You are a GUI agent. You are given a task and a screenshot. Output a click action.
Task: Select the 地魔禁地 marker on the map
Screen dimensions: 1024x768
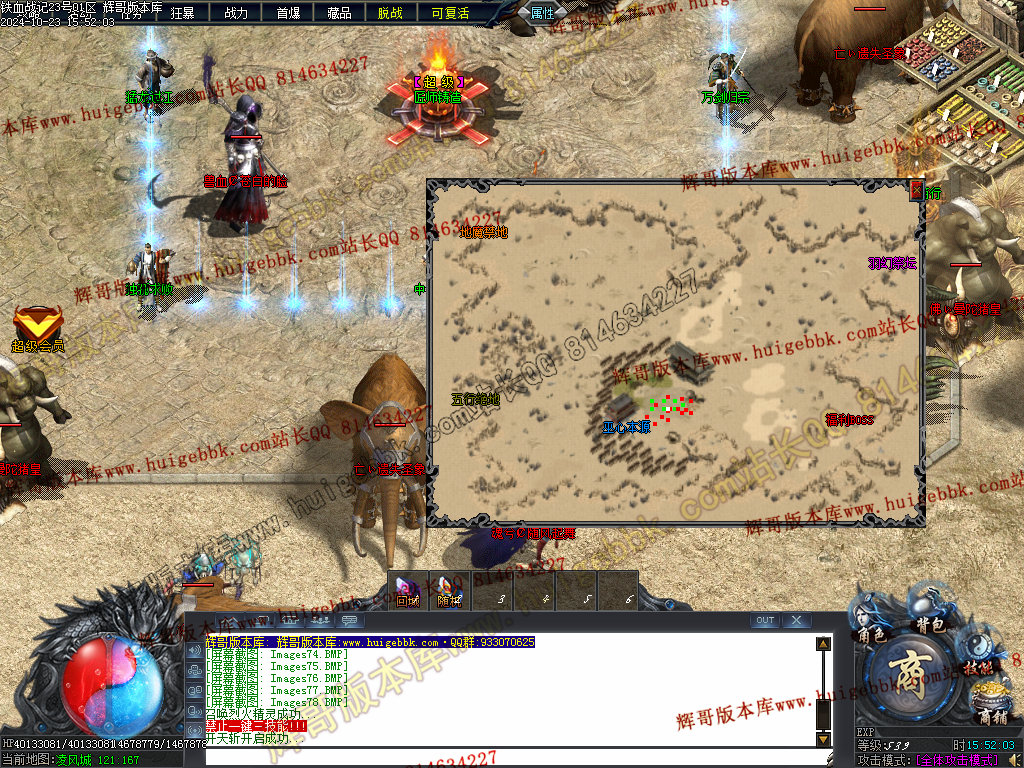(x=484, y=232)
